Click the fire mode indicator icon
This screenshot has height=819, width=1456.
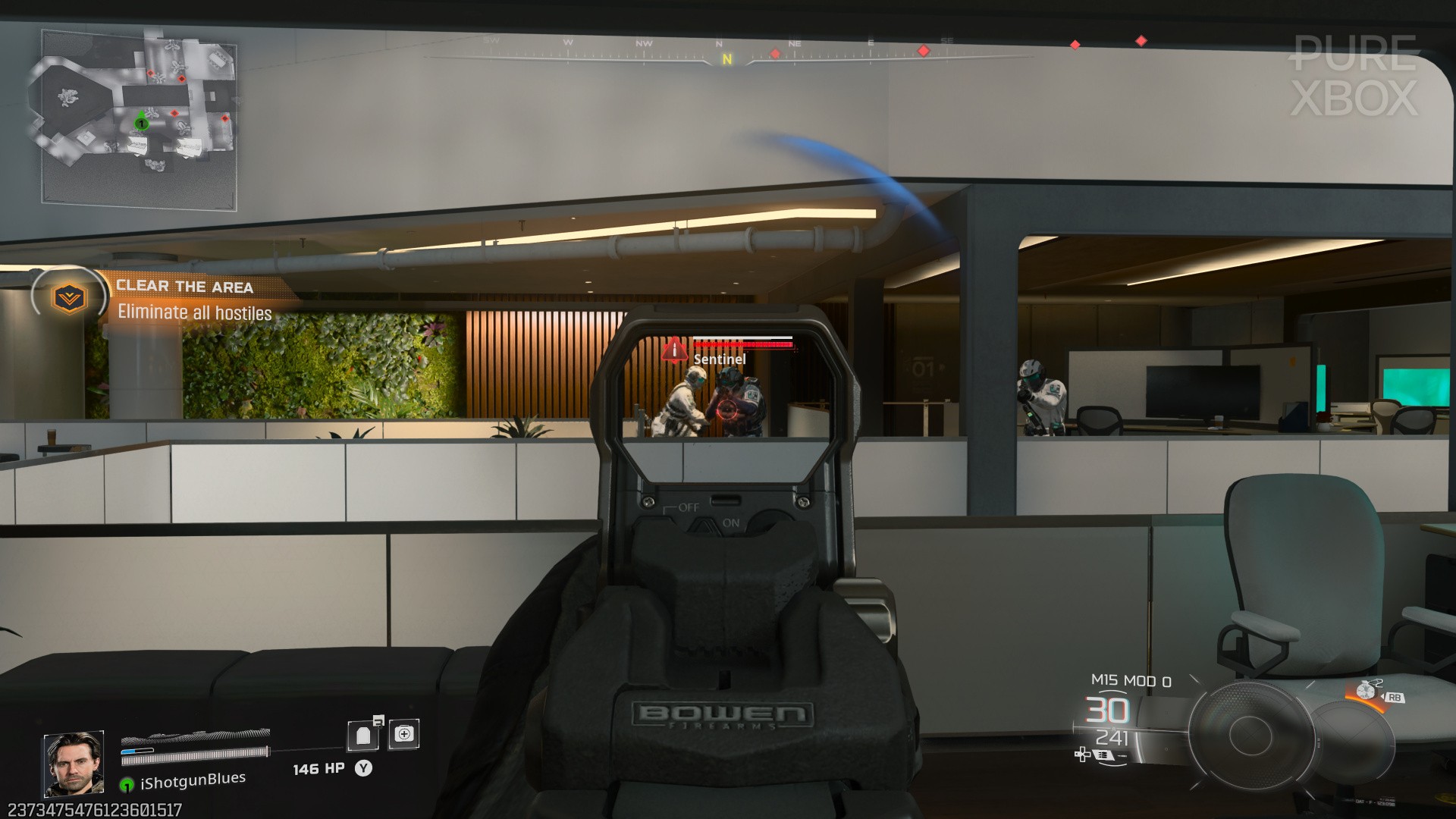point(1100,755)
